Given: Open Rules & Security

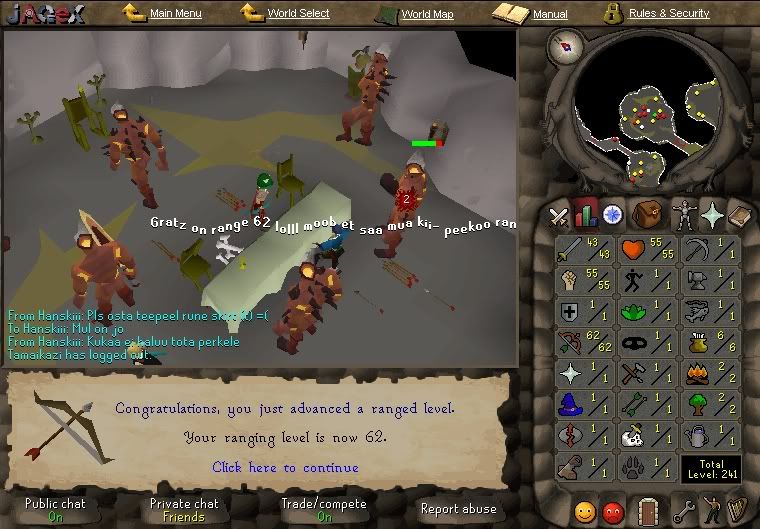Looking at the screenshot, I should (668, 14).
